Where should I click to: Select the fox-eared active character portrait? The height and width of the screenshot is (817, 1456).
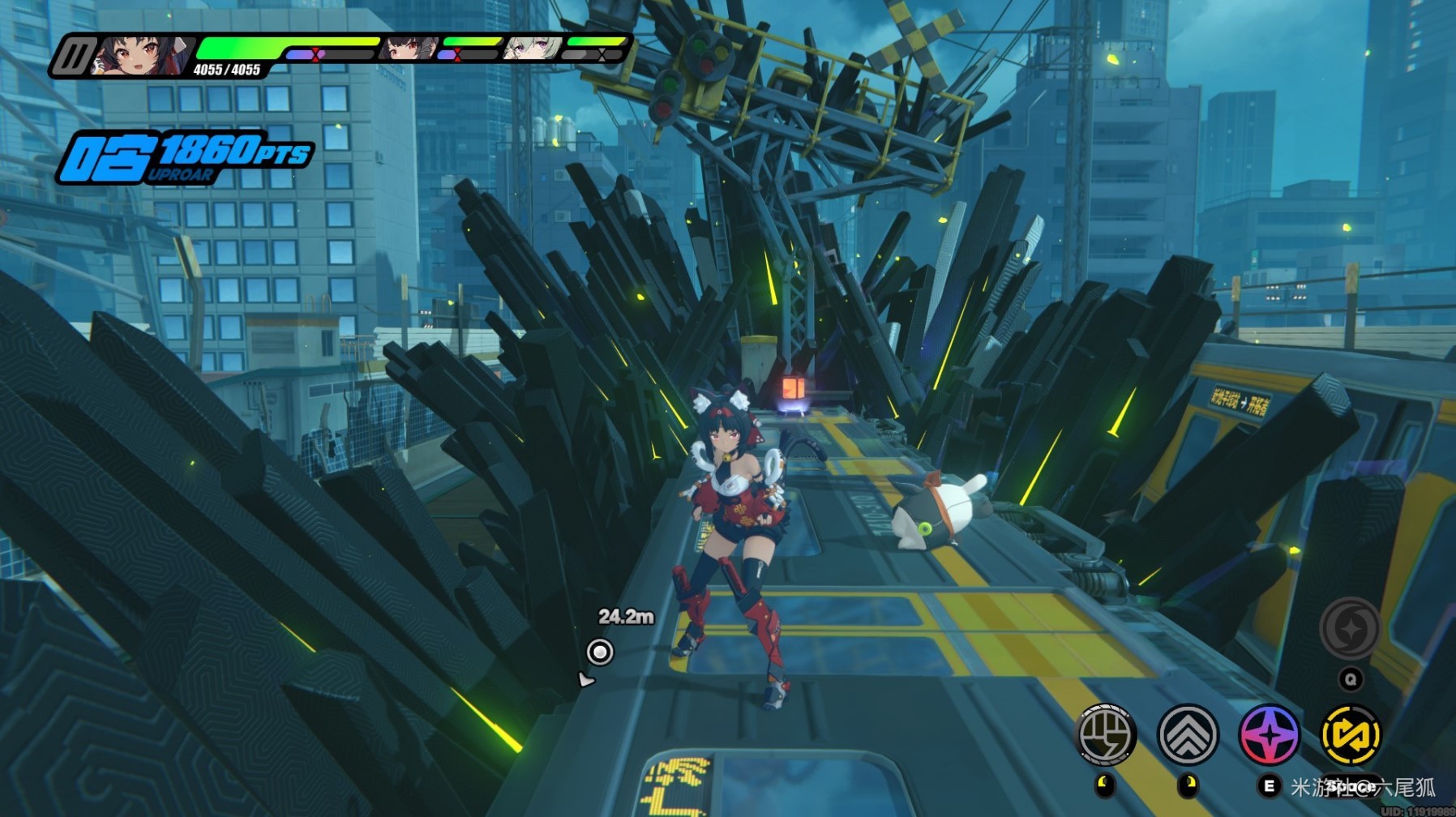pyautogui.click(x=139, y=55)
